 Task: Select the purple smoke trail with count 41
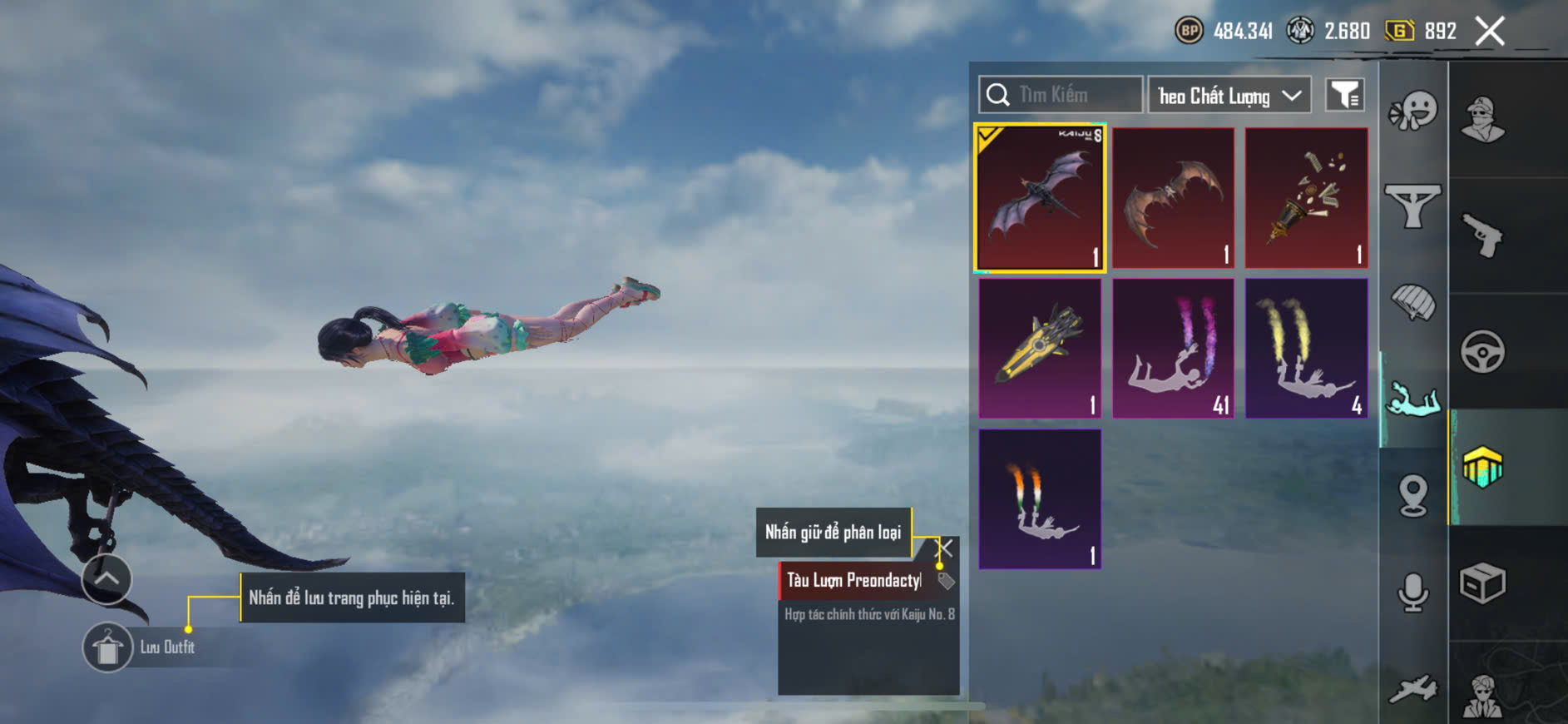point(1173,348)
